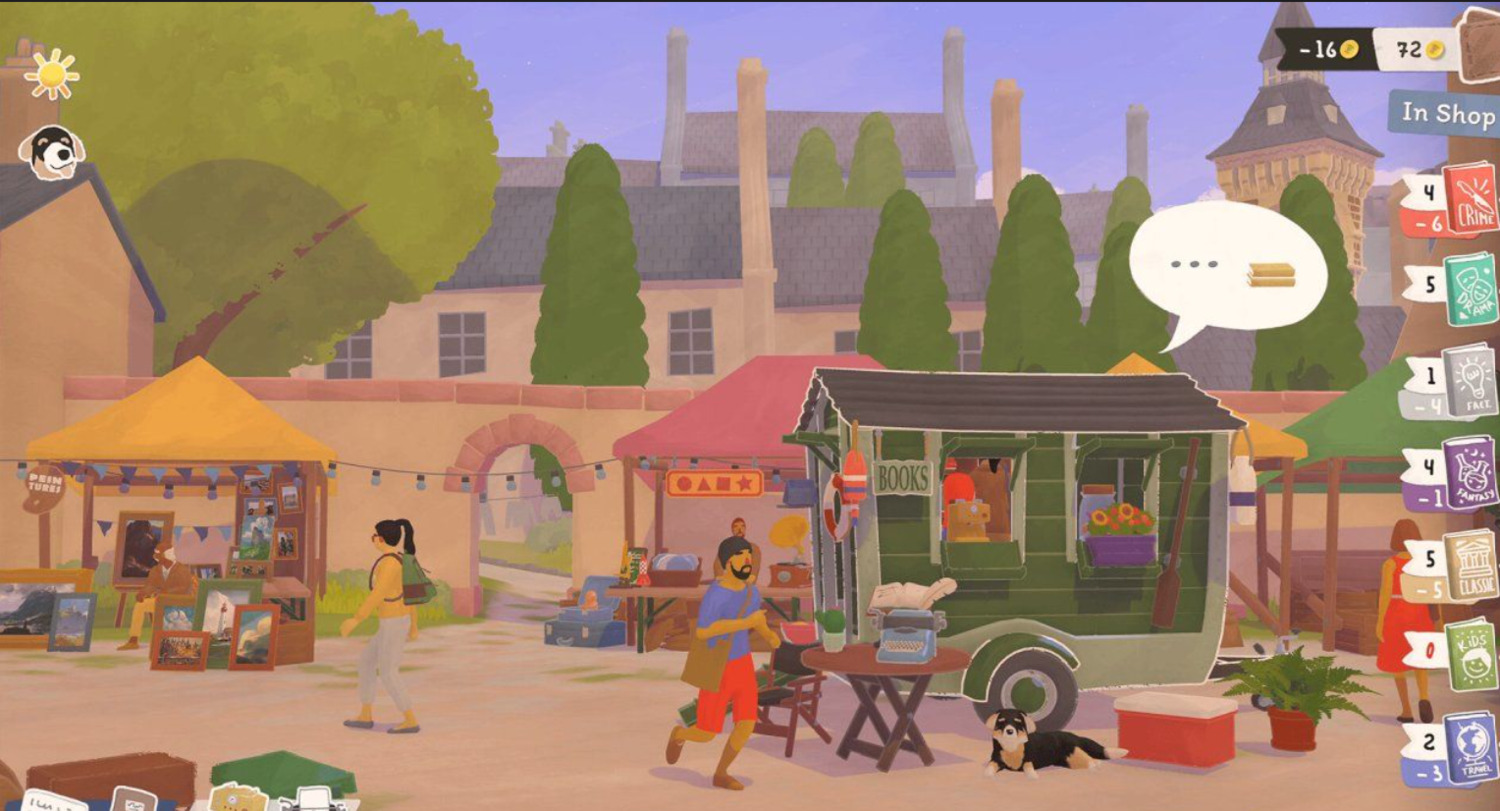The image size is (1500, 811).
Task: Select the yellow radio sticker
Action: [x=238, y=799]
